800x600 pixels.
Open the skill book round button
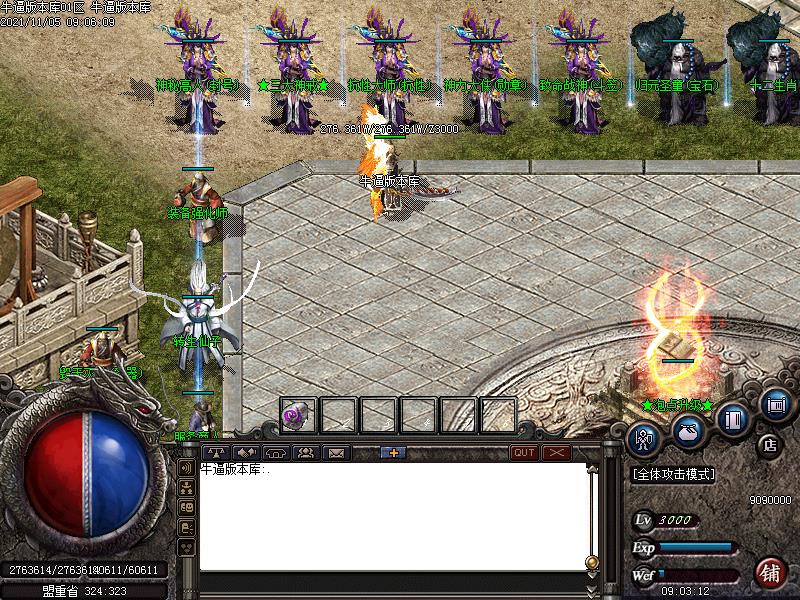coord(734,418)
